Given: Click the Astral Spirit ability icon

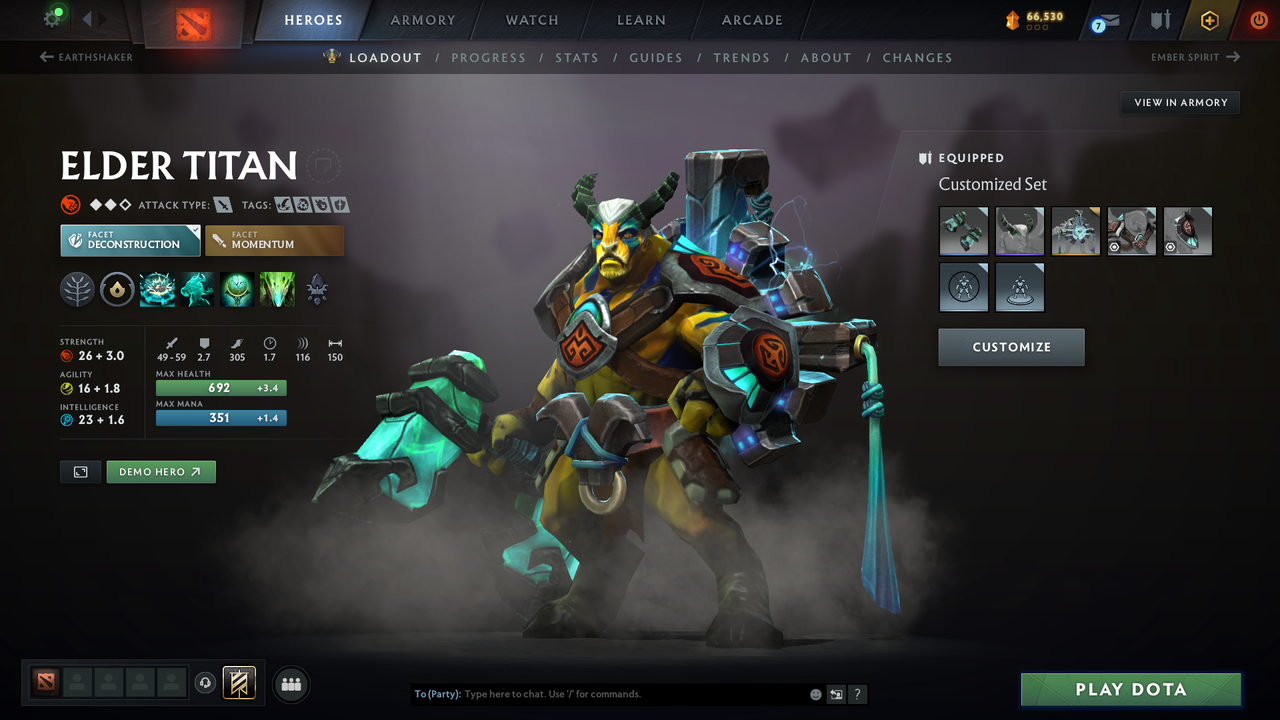Looking at the screenshot, I should click(196, 289).
